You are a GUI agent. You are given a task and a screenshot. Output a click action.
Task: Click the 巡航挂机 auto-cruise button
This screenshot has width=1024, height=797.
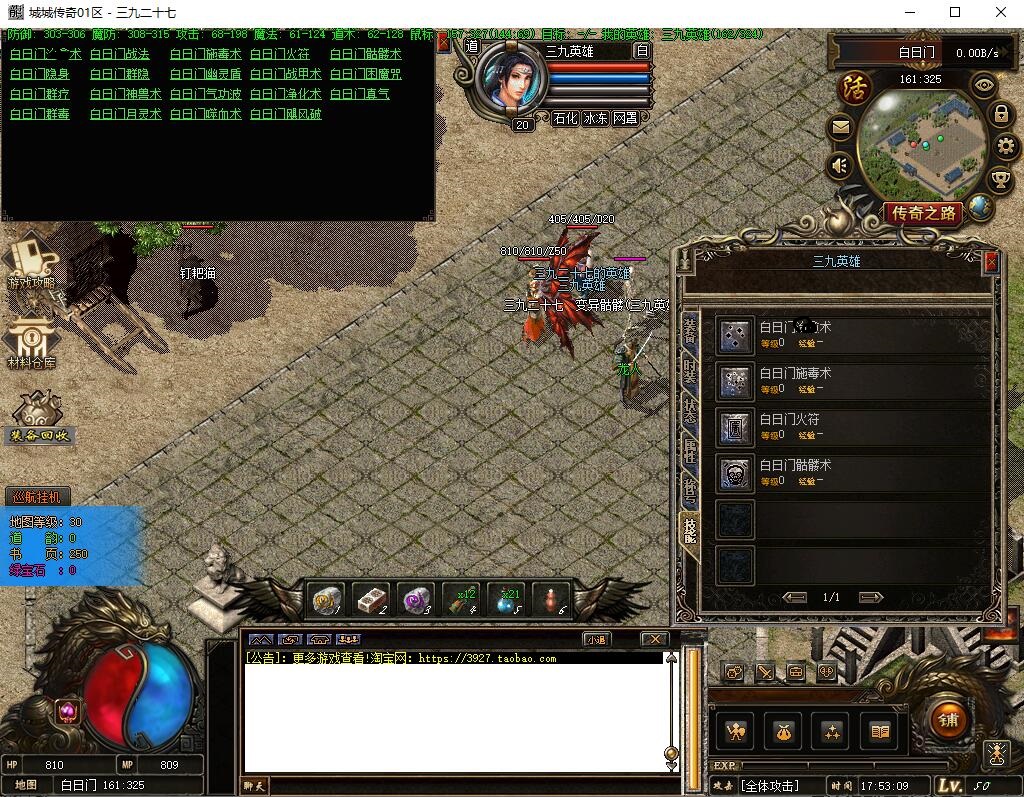[39, 497]
